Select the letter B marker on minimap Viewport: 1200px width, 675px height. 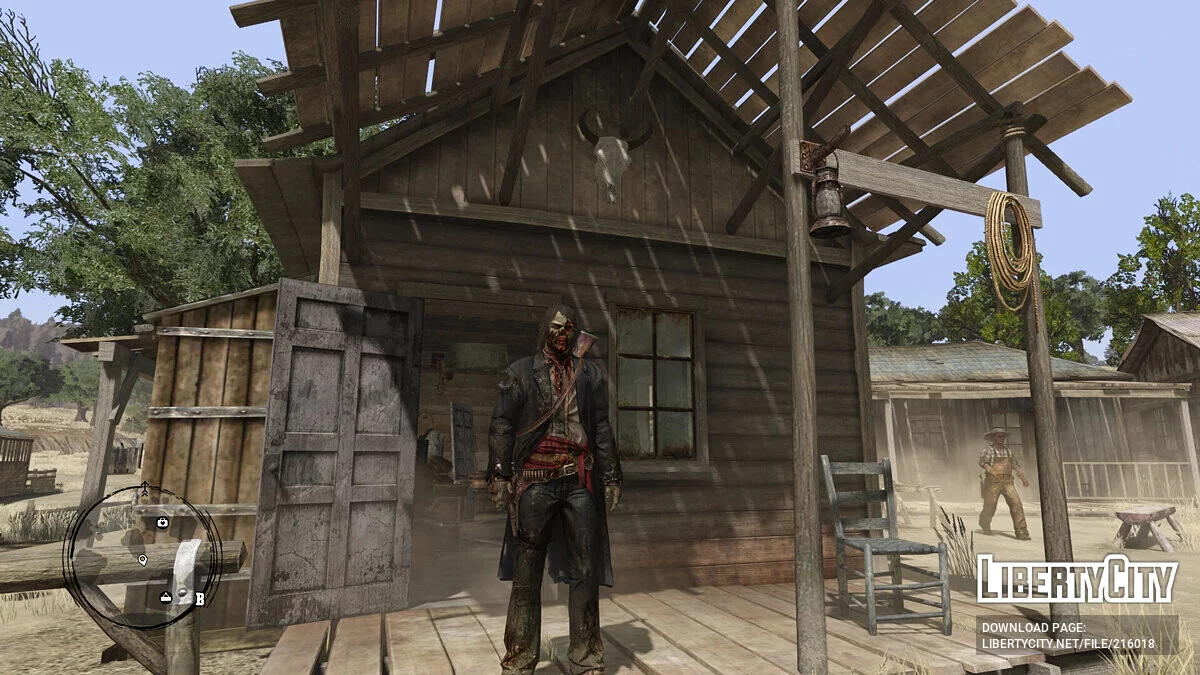[200, 599]
